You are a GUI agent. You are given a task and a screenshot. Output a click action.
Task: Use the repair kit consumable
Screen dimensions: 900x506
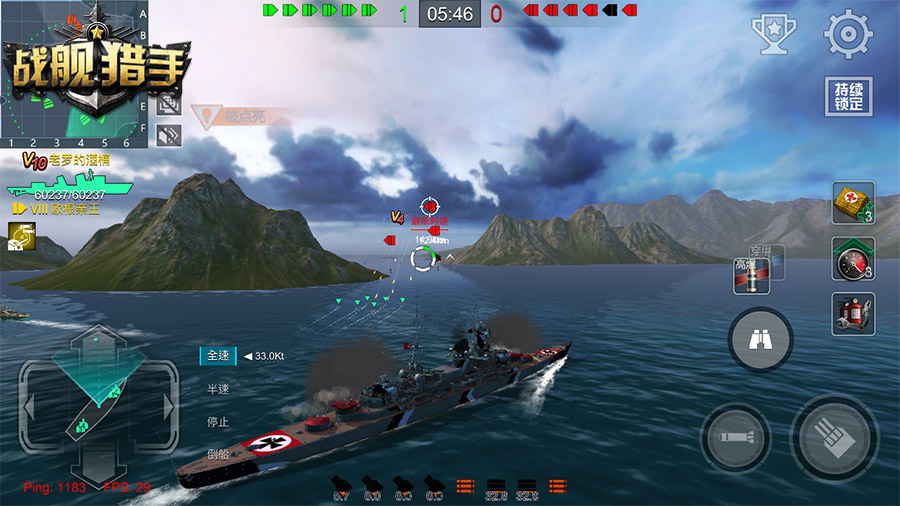tap(853, 203)
